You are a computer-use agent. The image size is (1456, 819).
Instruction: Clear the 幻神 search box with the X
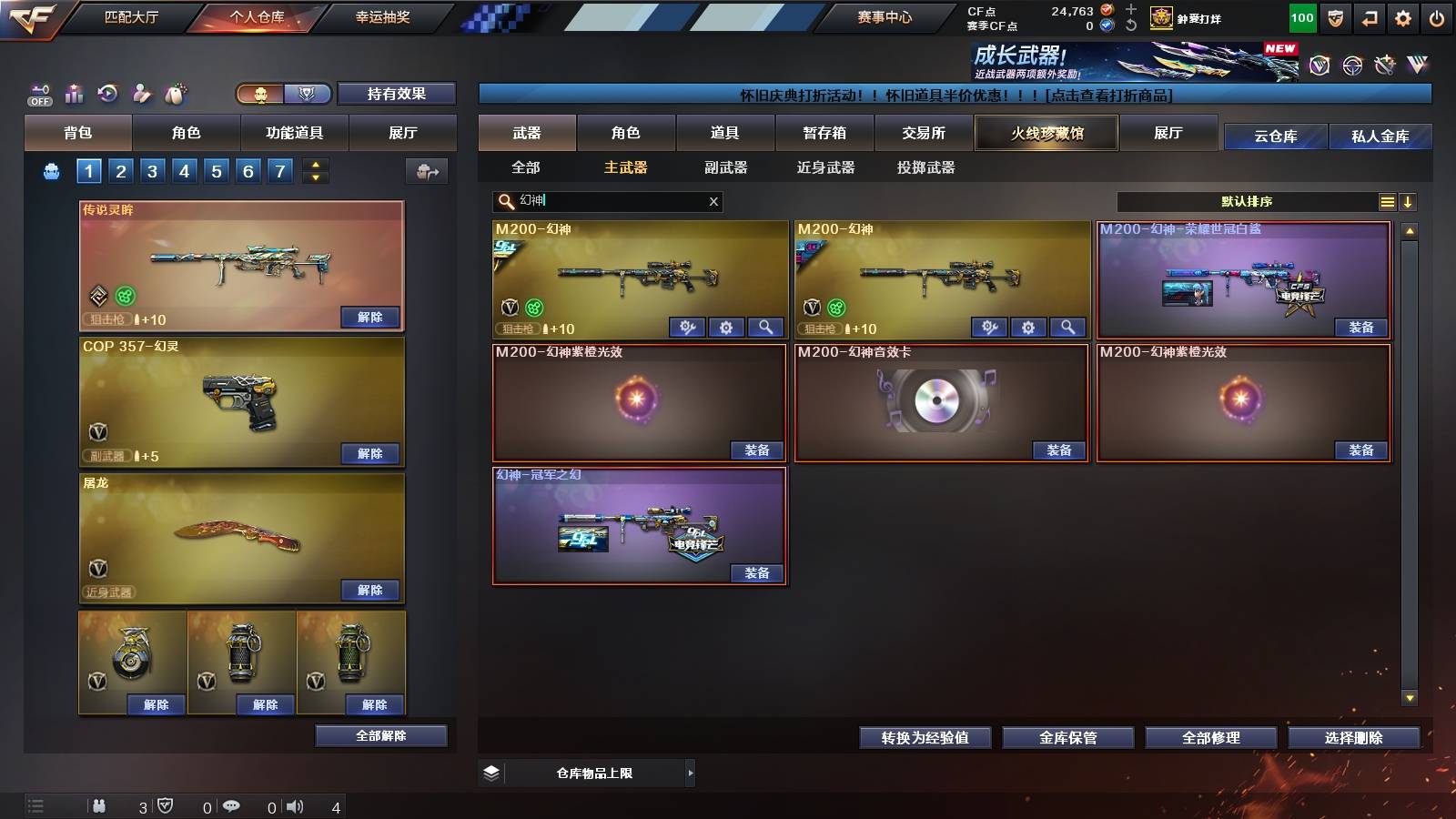713,201
